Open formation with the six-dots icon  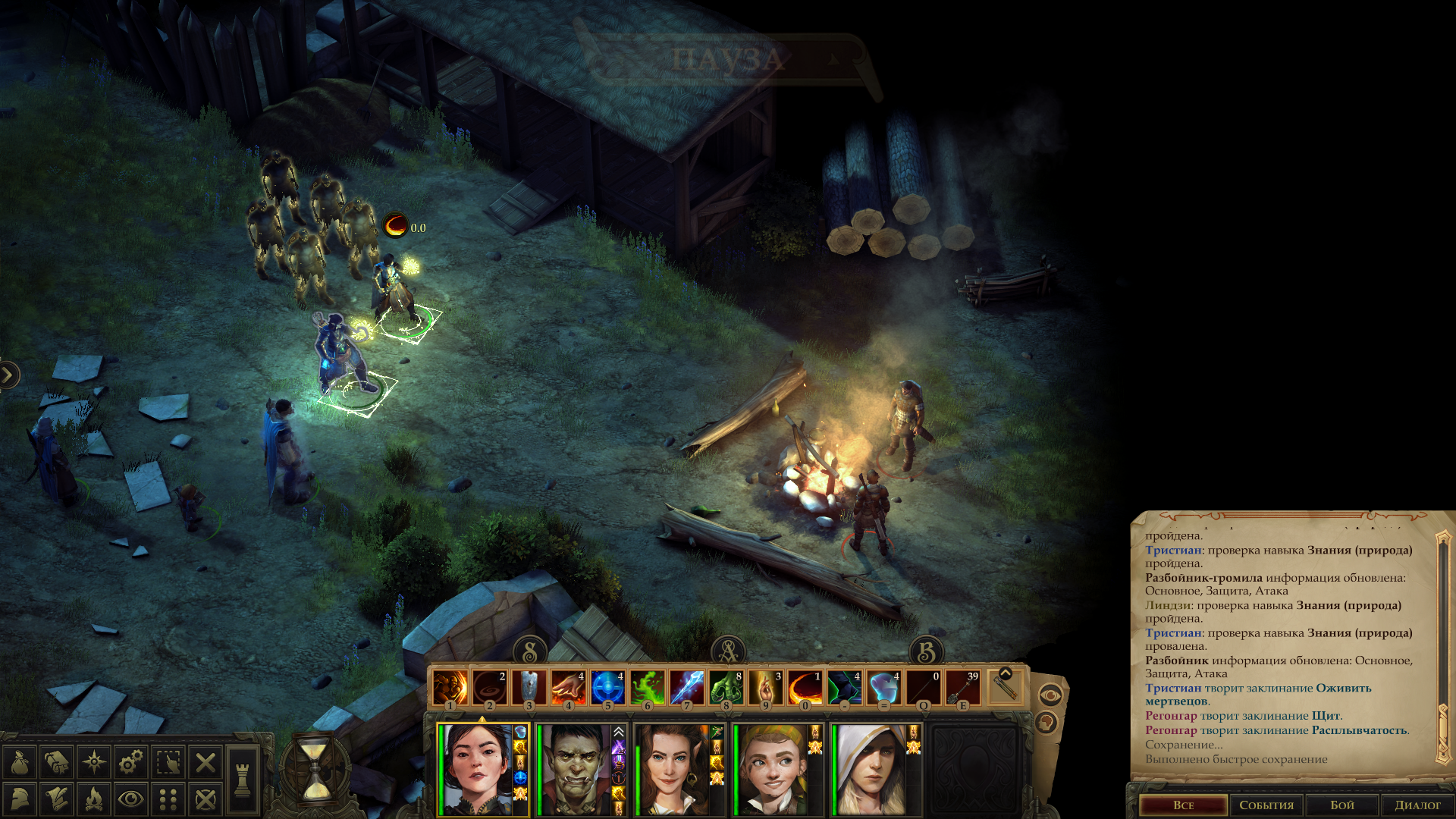point(168,799)
